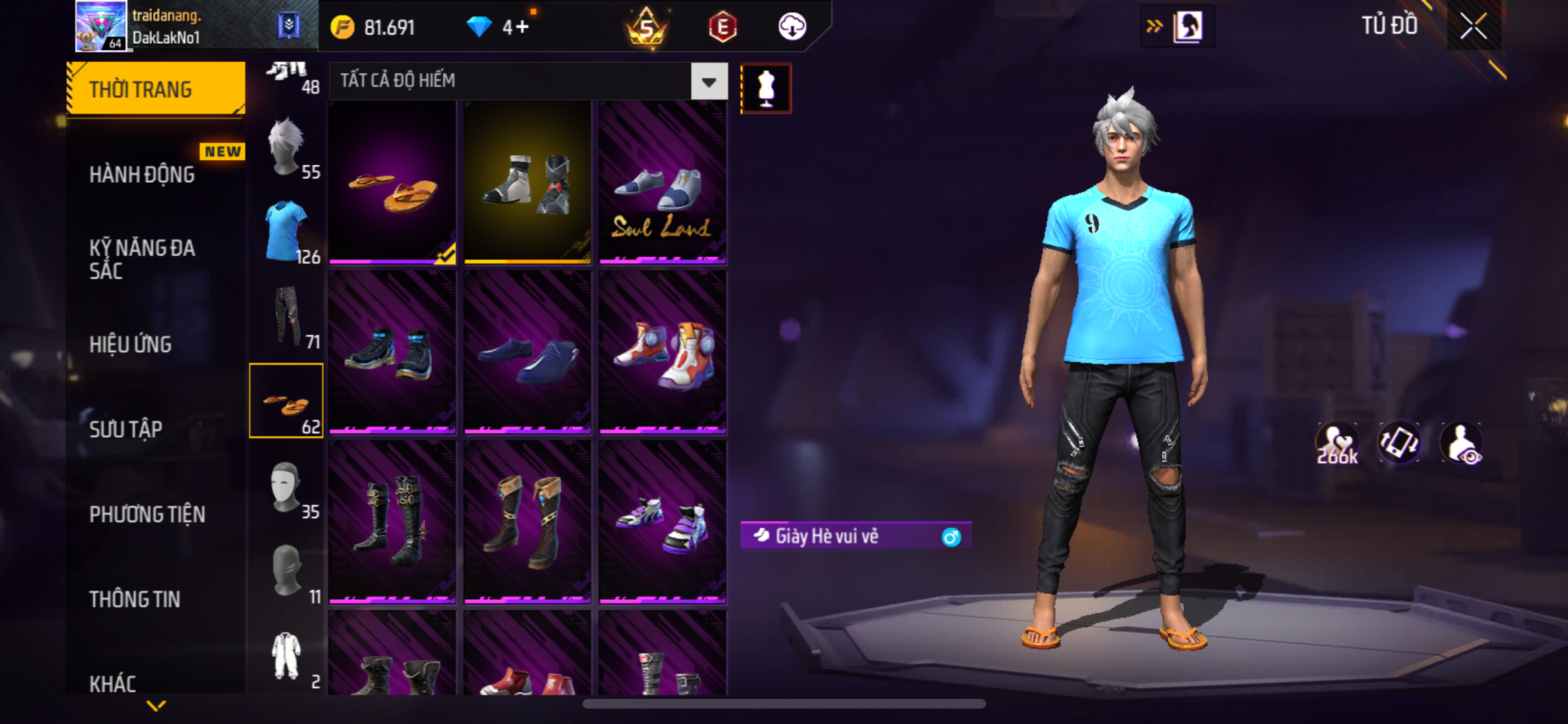Select the Soul Land shoes

pos(662,183)
